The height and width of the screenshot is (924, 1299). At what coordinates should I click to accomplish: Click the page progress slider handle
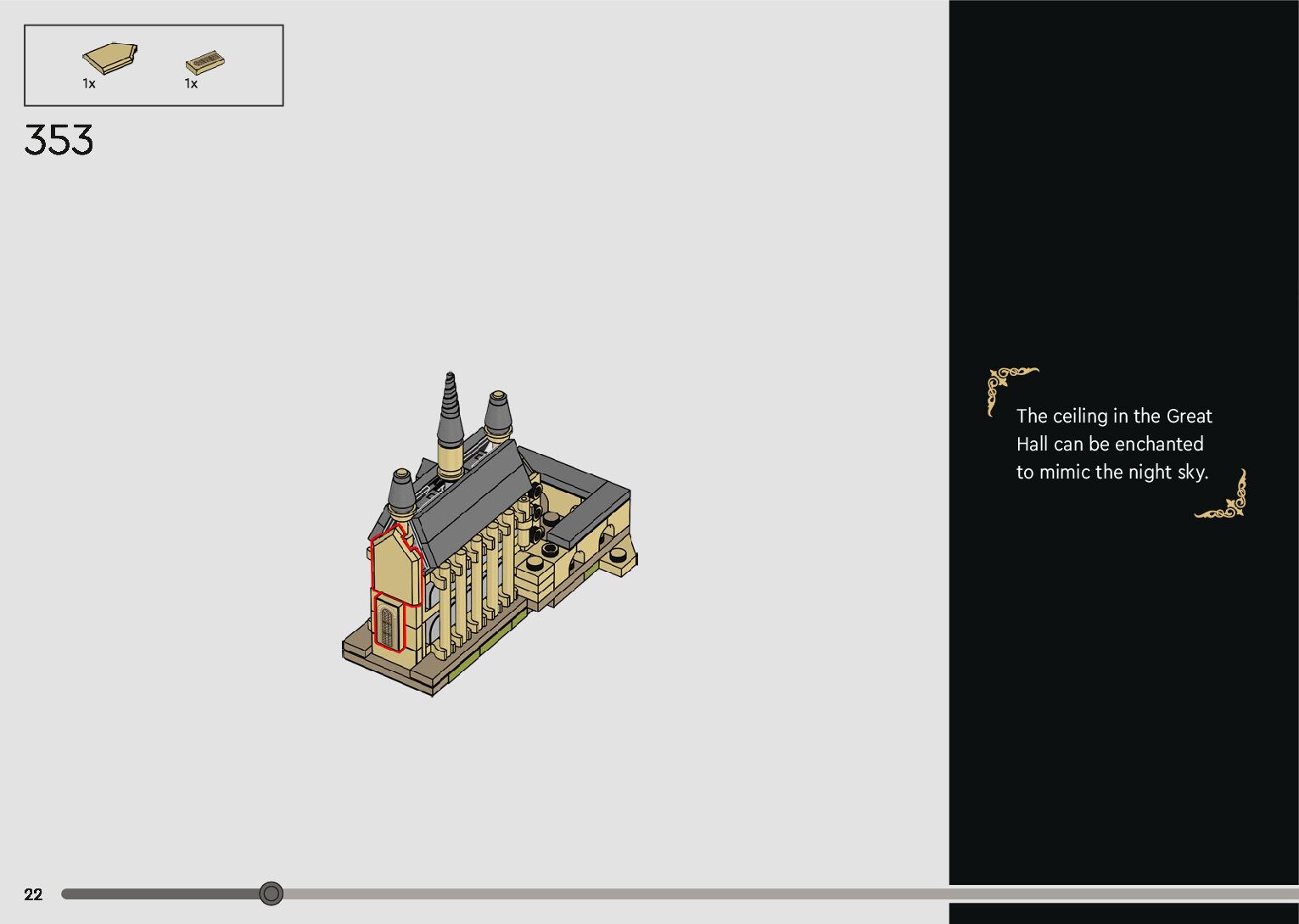click(x=271, y=893)
